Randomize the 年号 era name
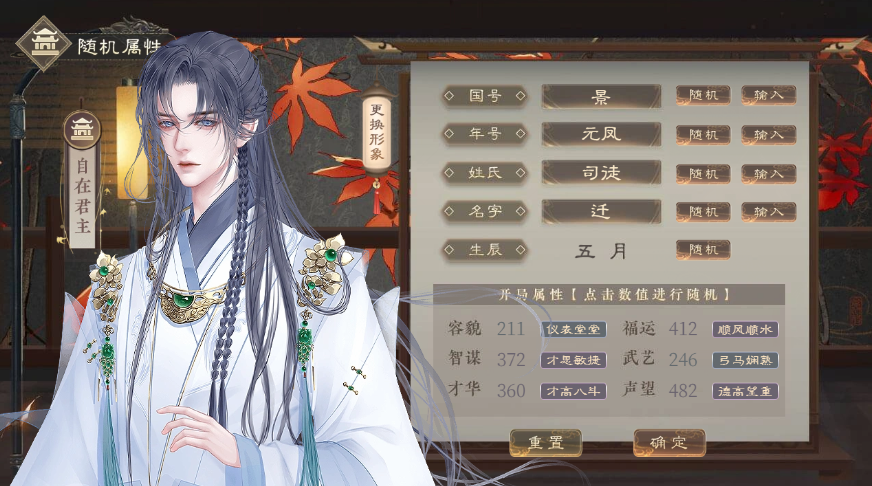The width and height of the screenshot is (872, 486). [x=703, y=134]
